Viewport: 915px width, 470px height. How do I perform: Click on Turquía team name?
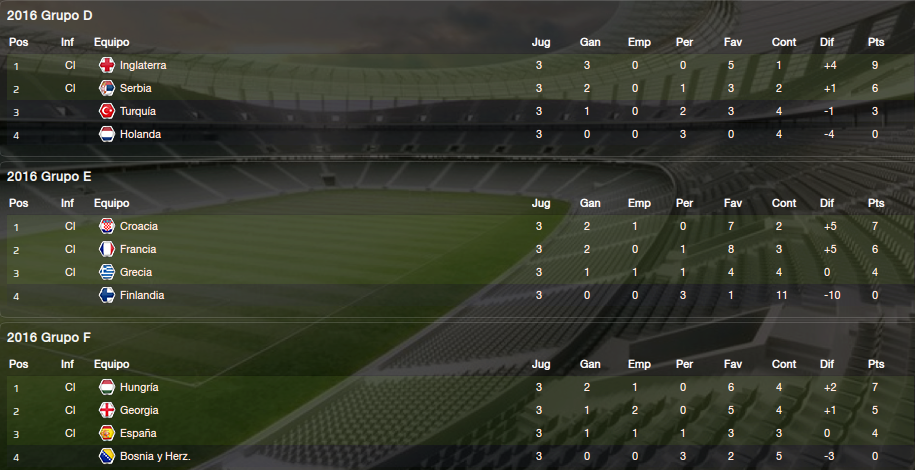[138, 111]
